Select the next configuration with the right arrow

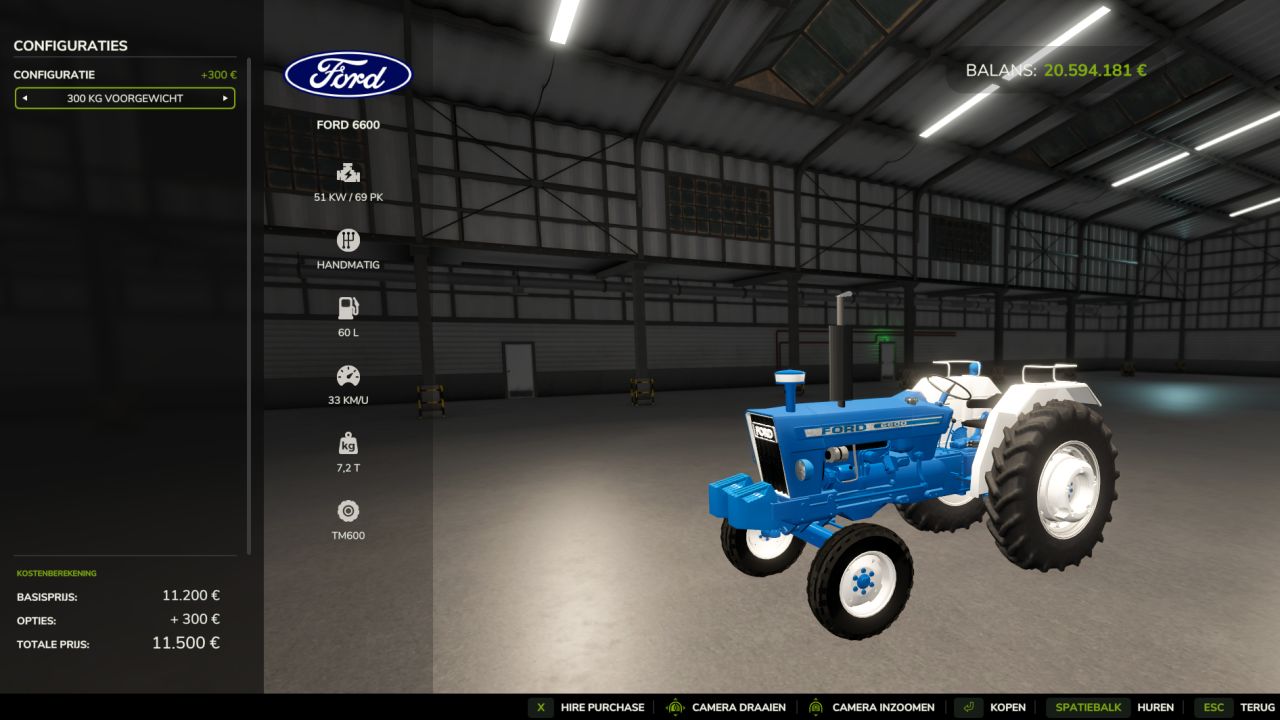(x=227, y=97)
